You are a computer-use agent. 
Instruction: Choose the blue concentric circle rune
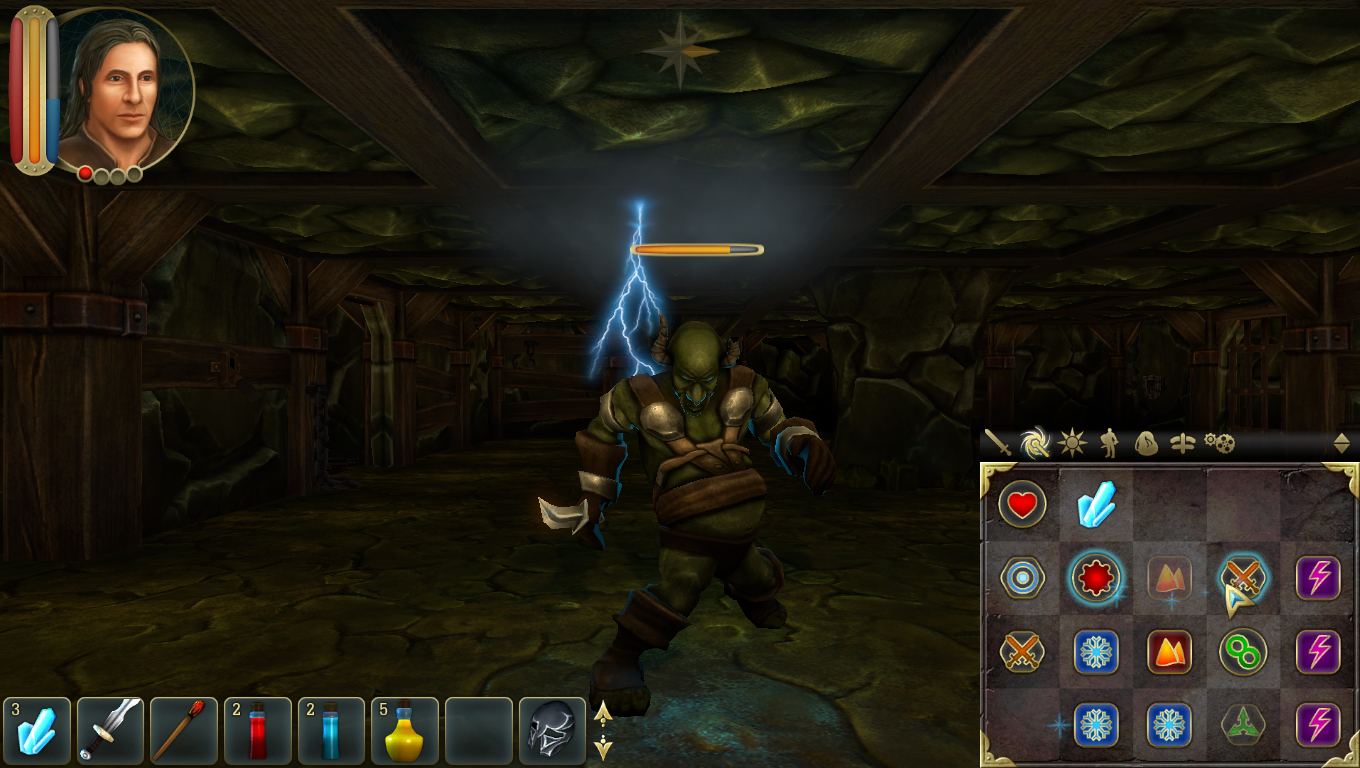click(1022, 578)
